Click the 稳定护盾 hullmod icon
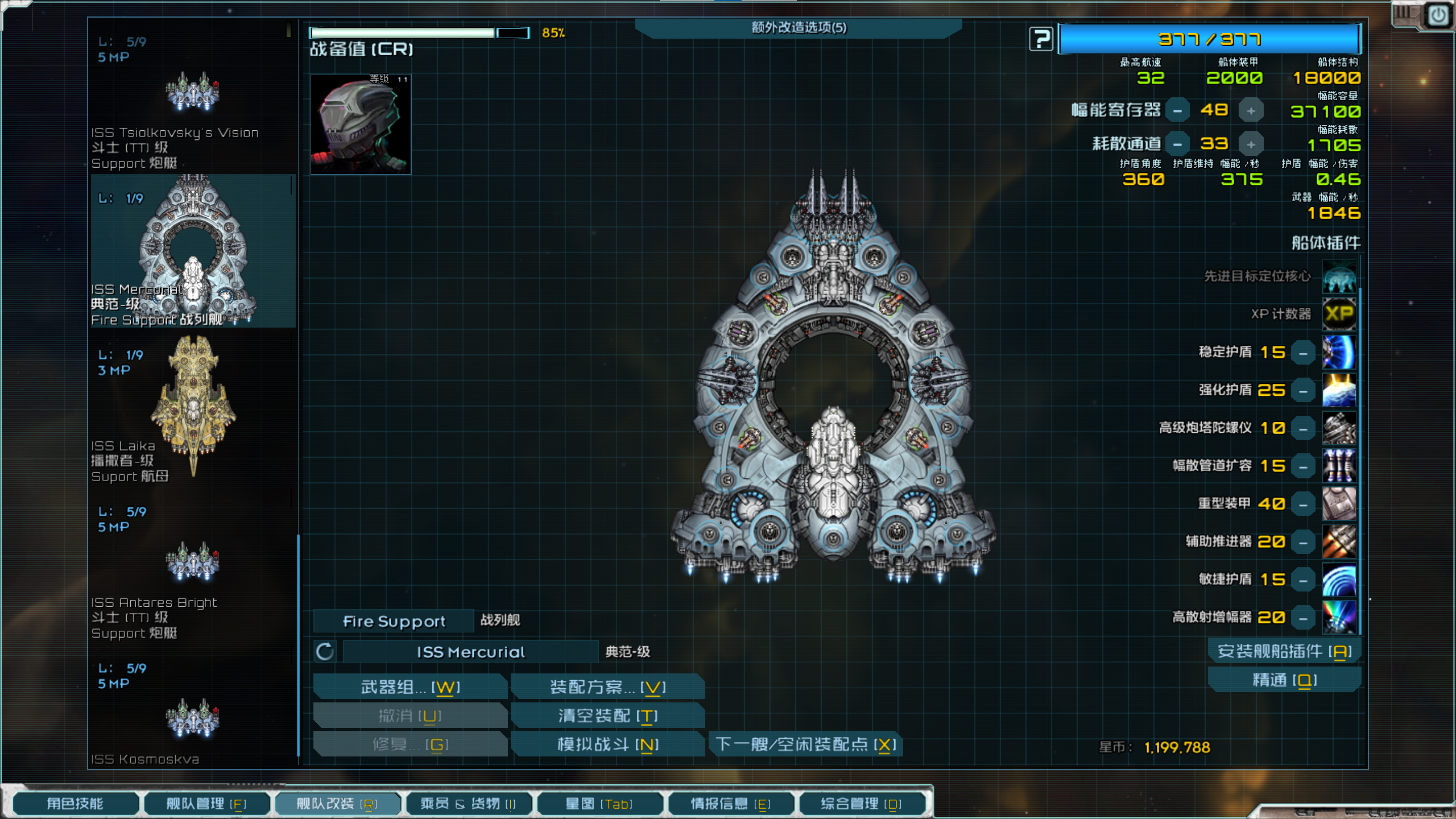The width and height of the screenshot is (1456, 819). pos(1339,353)
